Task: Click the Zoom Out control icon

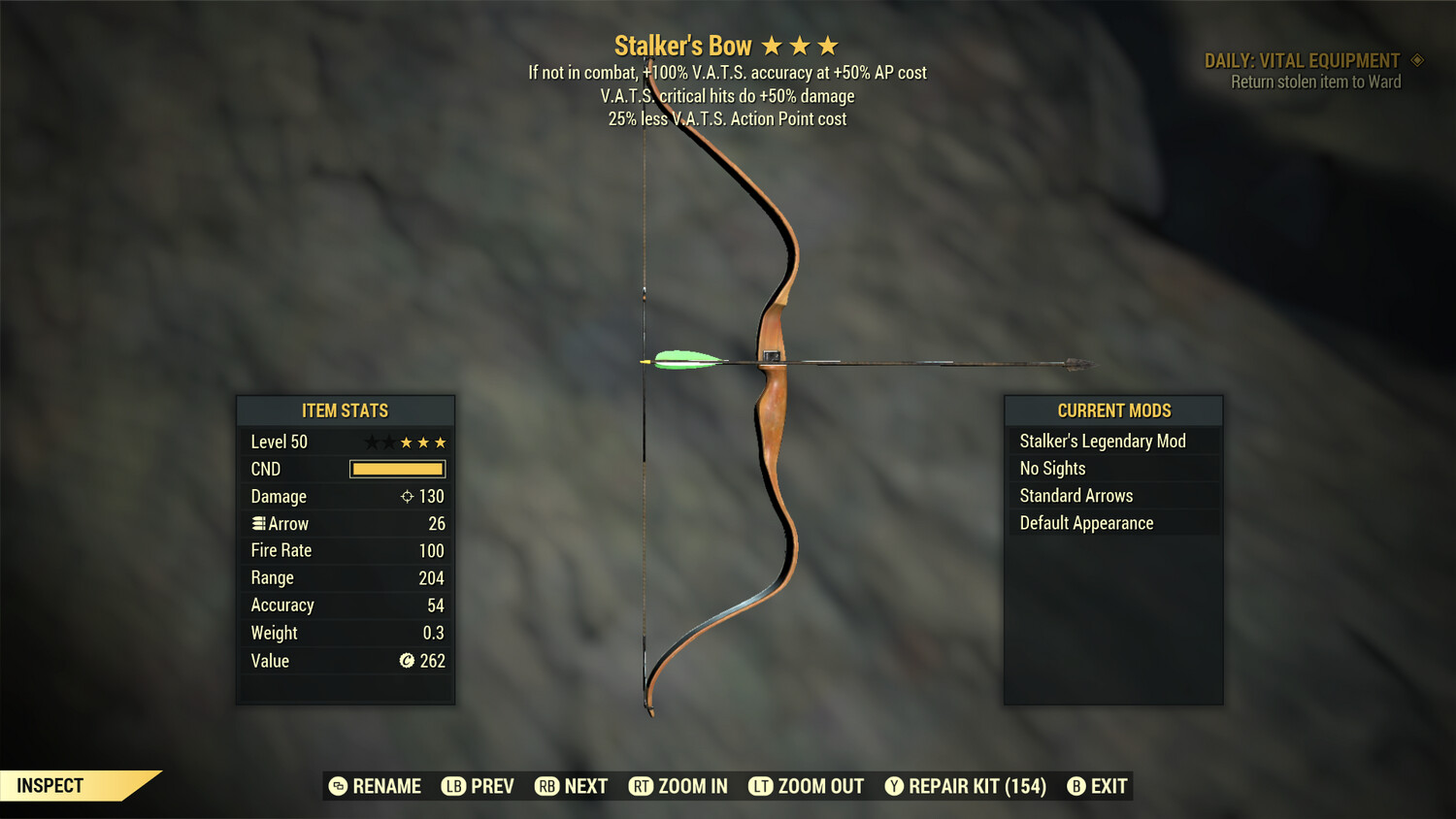Action: click(761, 786)
